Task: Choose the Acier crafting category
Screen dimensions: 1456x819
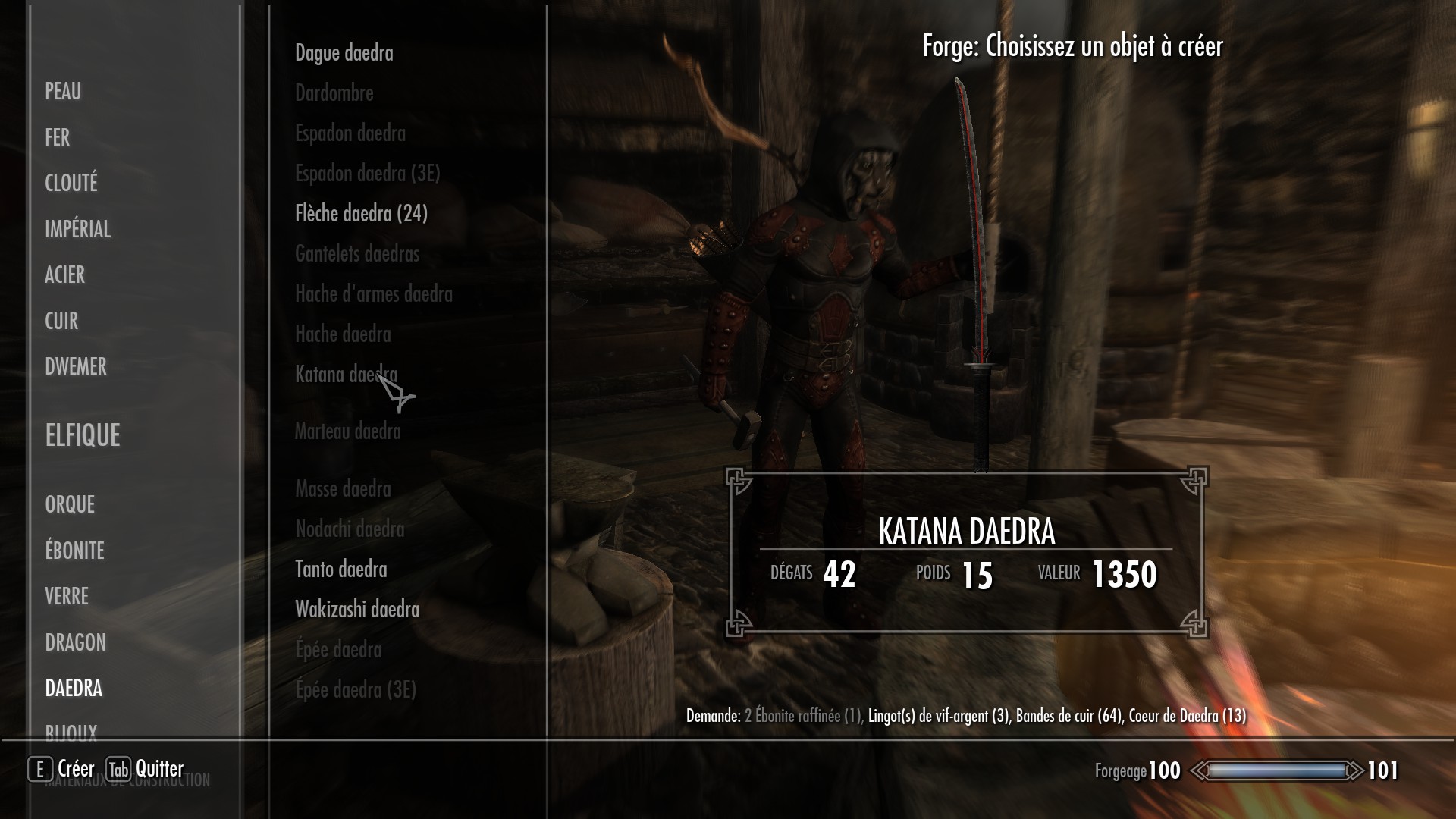Action: tap(64, 275)
